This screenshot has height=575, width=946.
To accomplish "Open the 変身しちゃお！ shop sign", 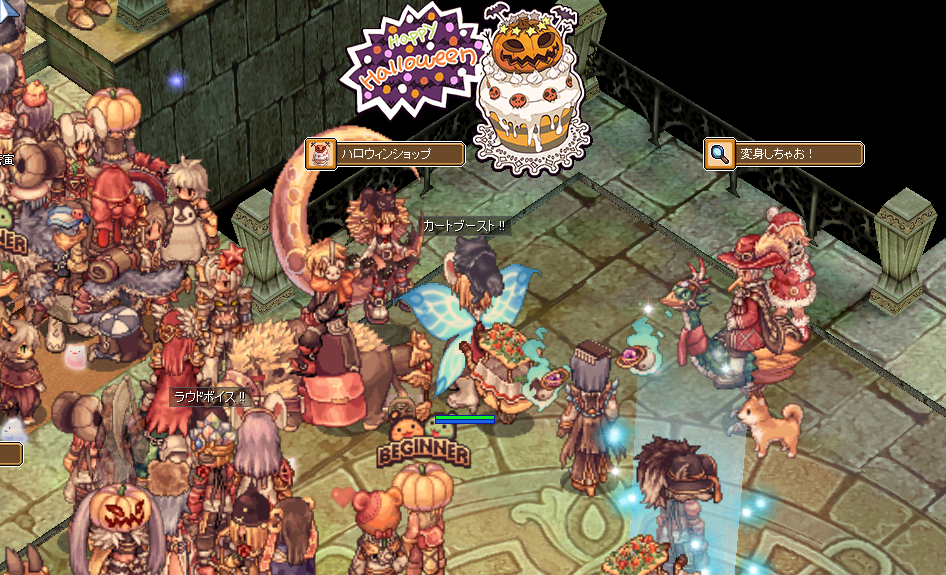I will point(784,154).
